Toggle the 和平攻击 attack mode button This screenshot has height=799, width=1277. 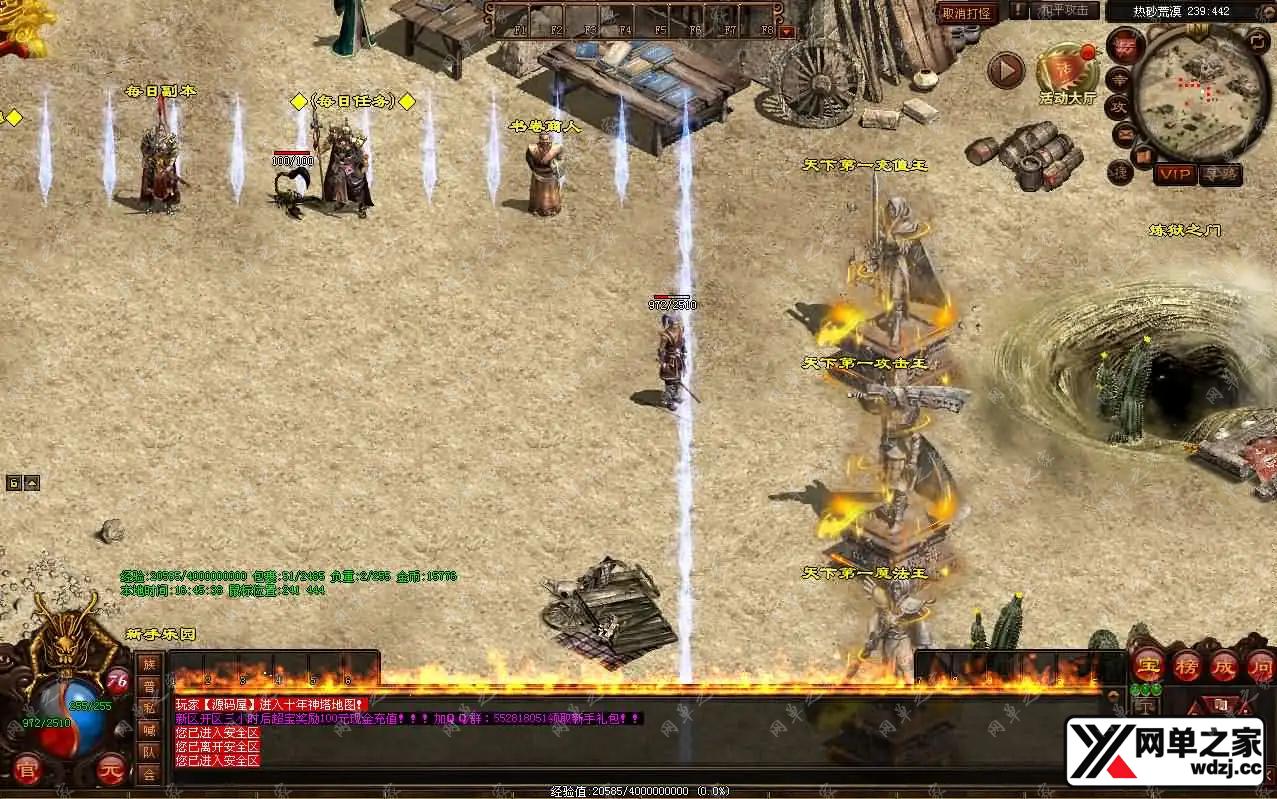pos(1064,11)
